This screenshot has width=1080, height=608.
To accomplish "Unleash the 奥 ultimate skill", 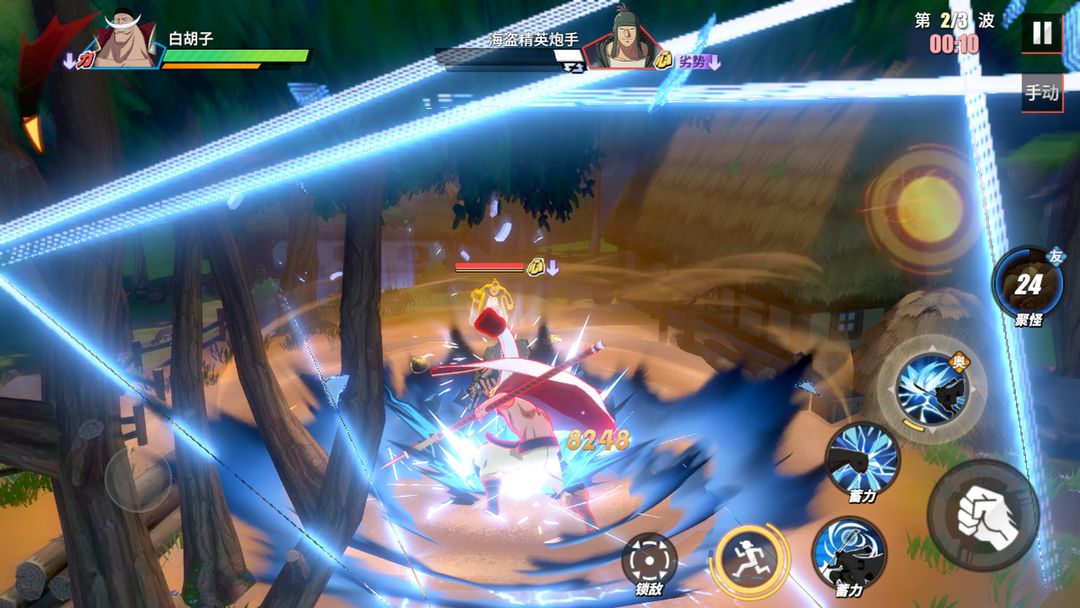I will click(x=930, y=388).
